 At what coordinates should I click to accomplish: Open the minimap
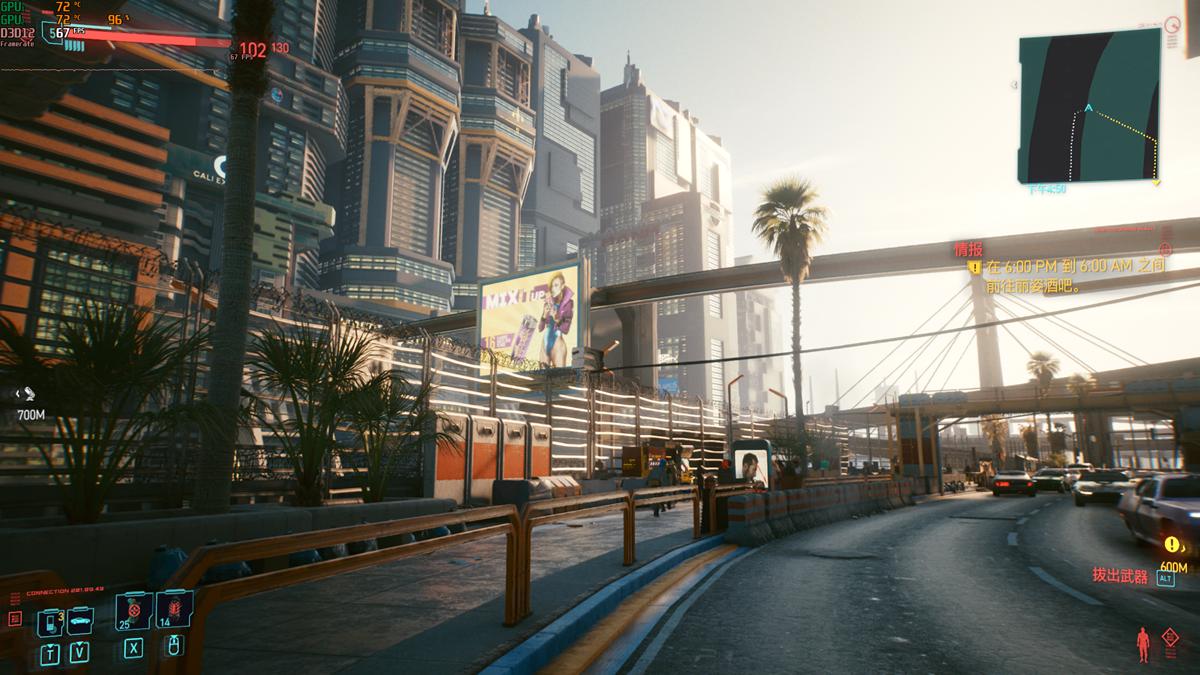1089,105
